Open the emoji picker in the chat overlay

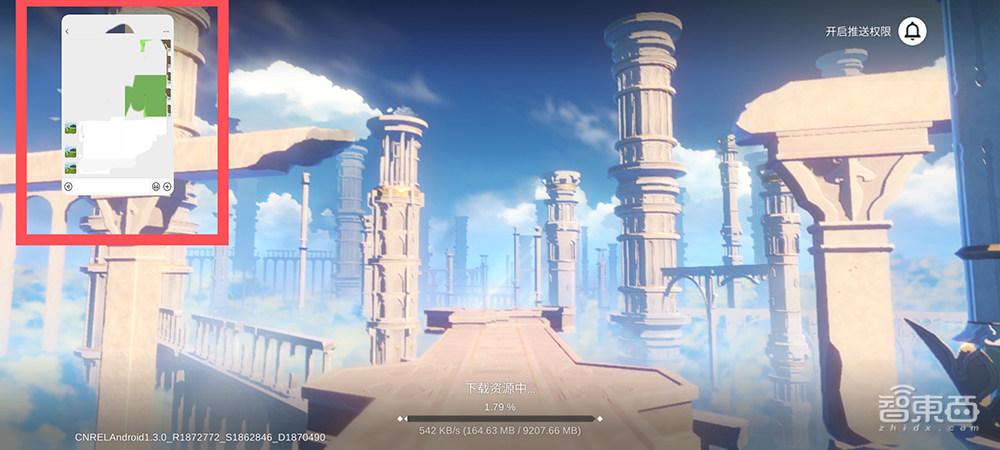pos(156,187)
